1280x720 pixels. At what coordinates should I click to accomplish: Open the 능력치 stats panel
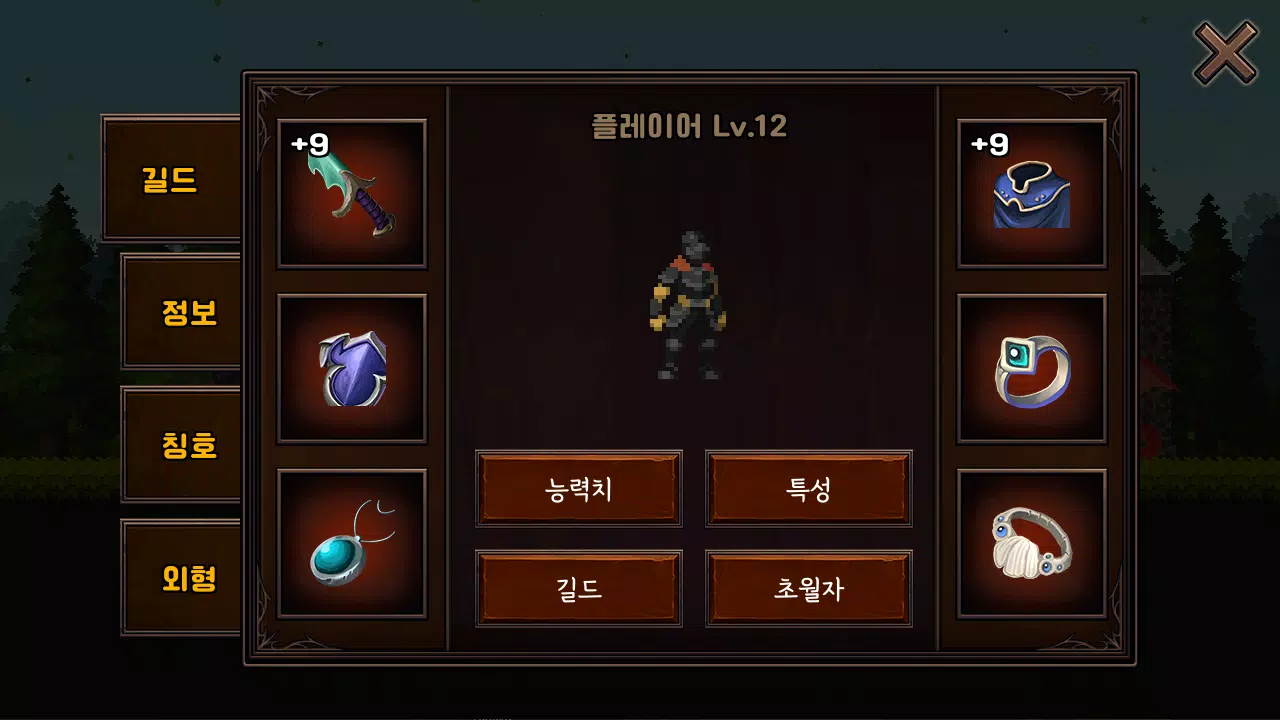click(x=579, y=488)
